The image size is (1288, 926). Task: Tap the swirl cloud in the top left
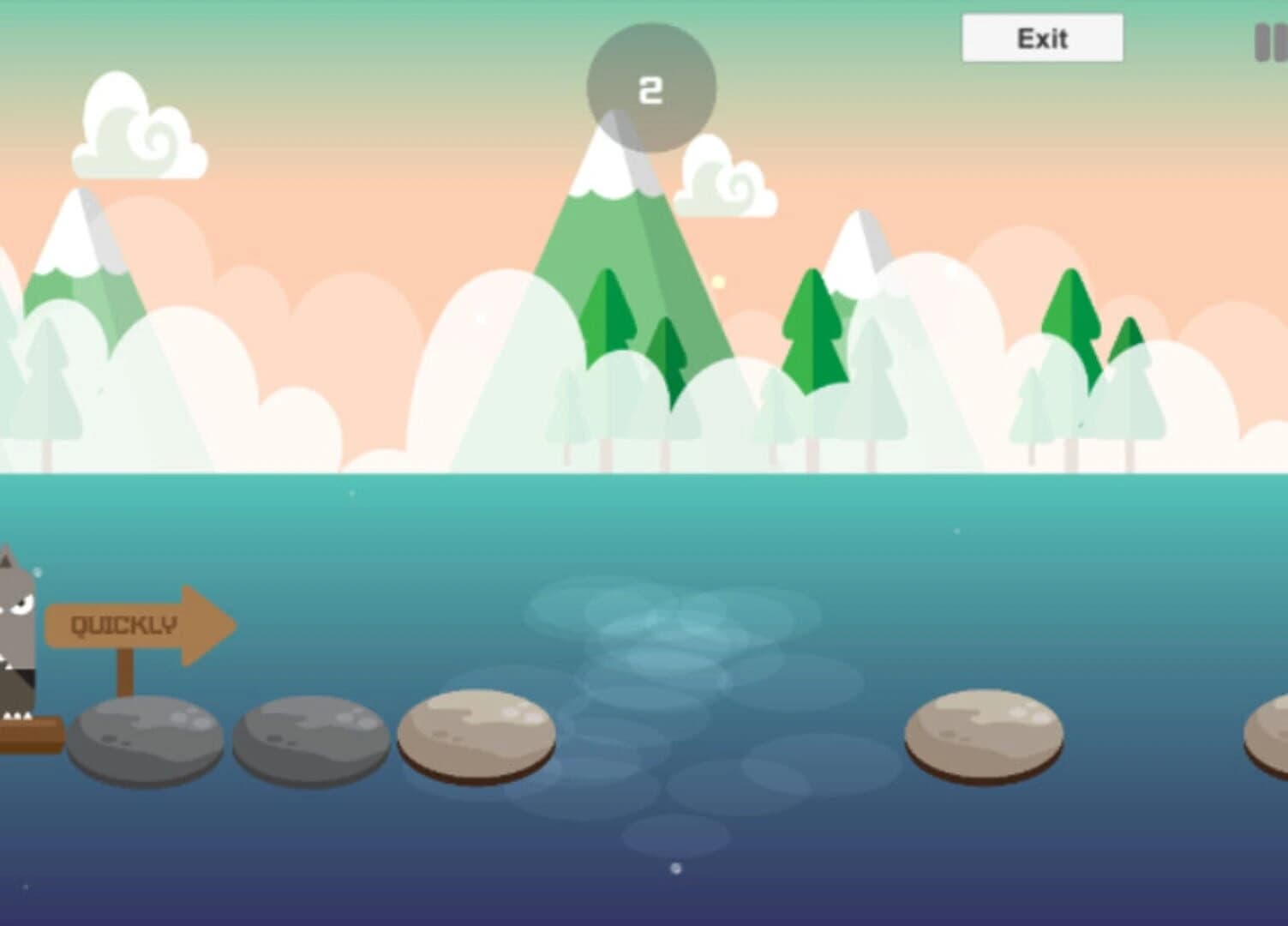coord(141,129)
